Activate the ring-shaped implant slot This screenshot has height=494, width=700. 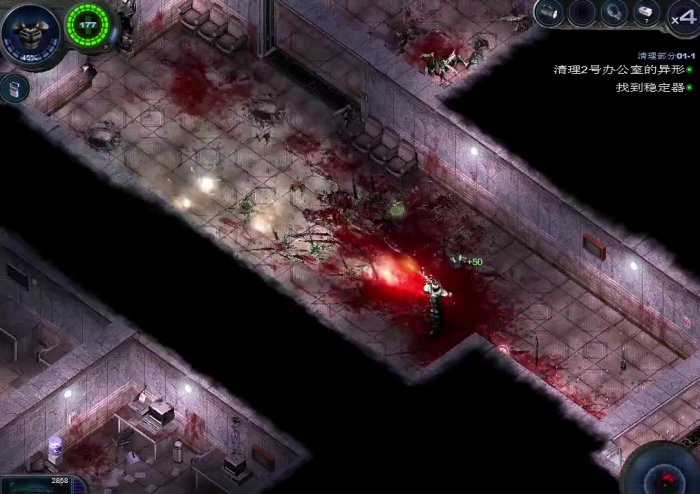(615, 13)
